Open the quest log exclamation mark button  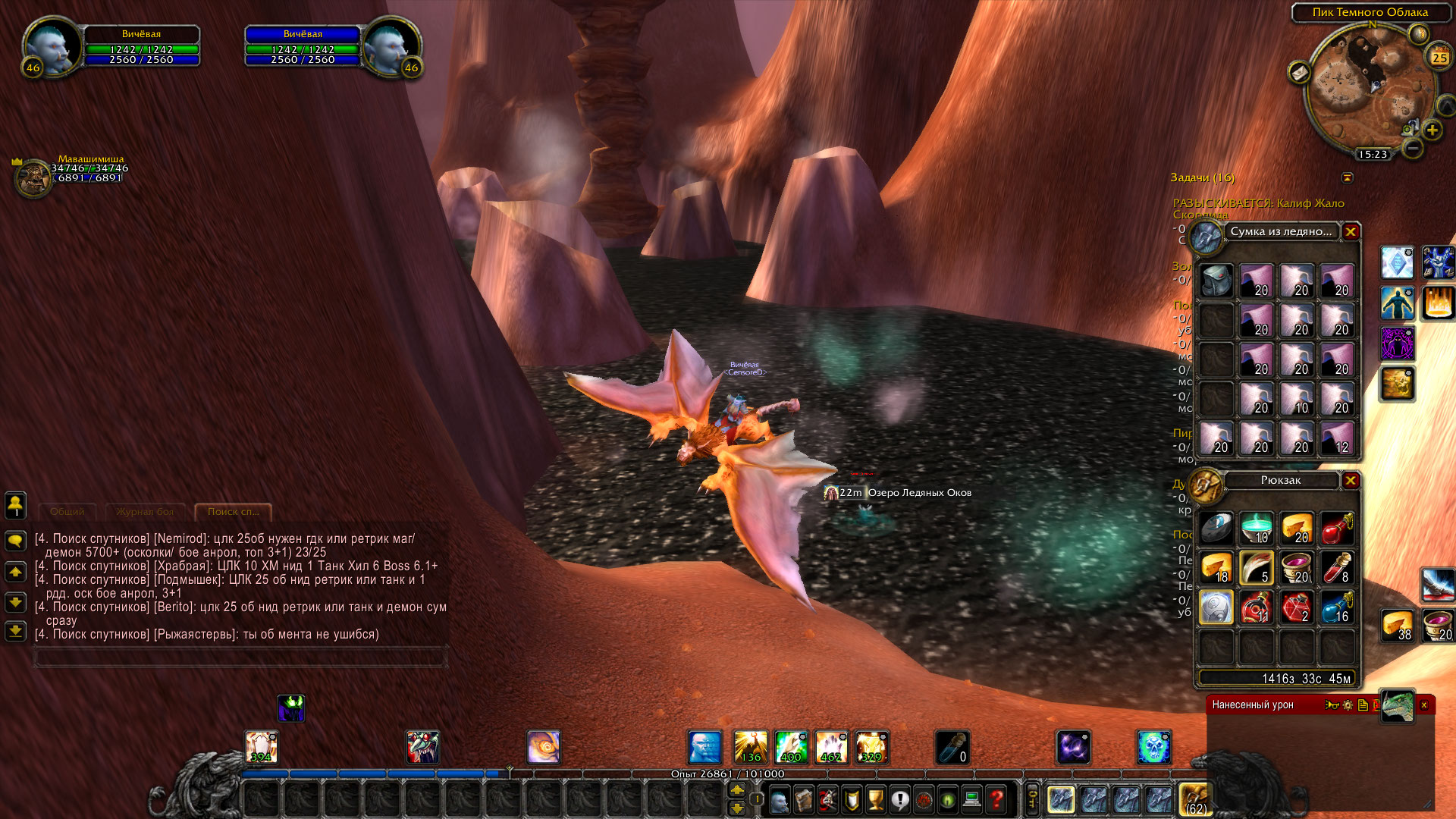[x=899, y=799]
